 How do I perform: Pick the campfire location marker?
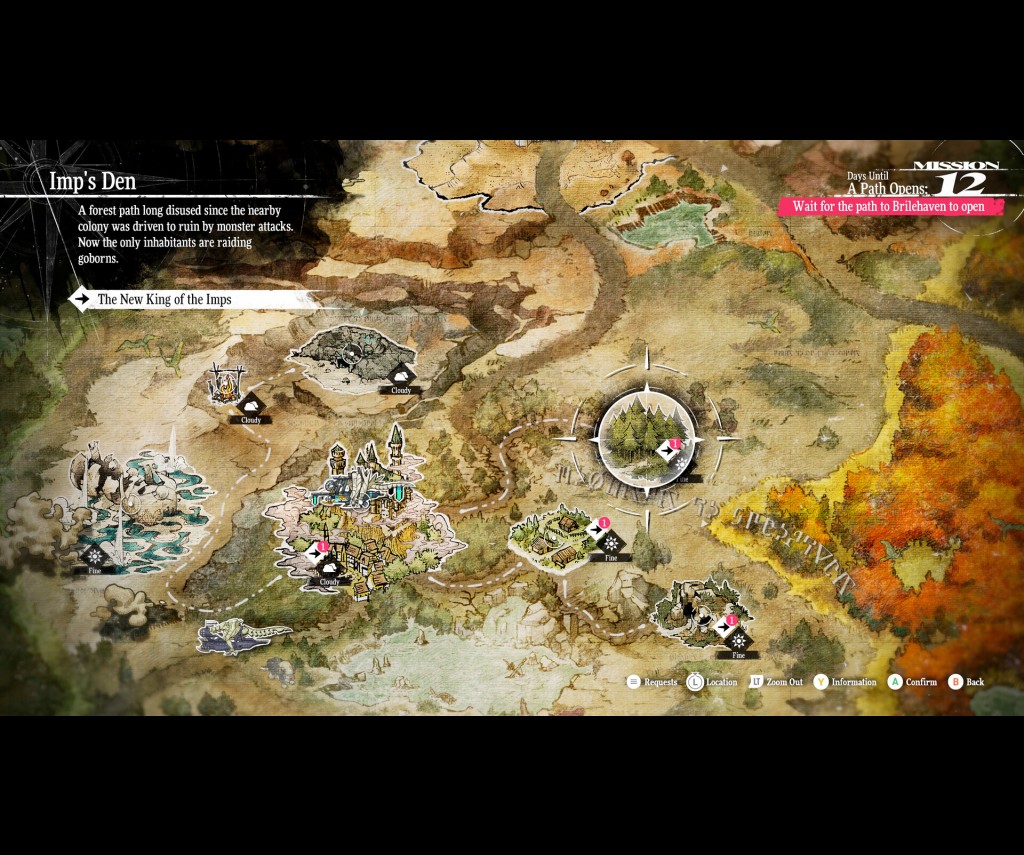click(229, 386)
